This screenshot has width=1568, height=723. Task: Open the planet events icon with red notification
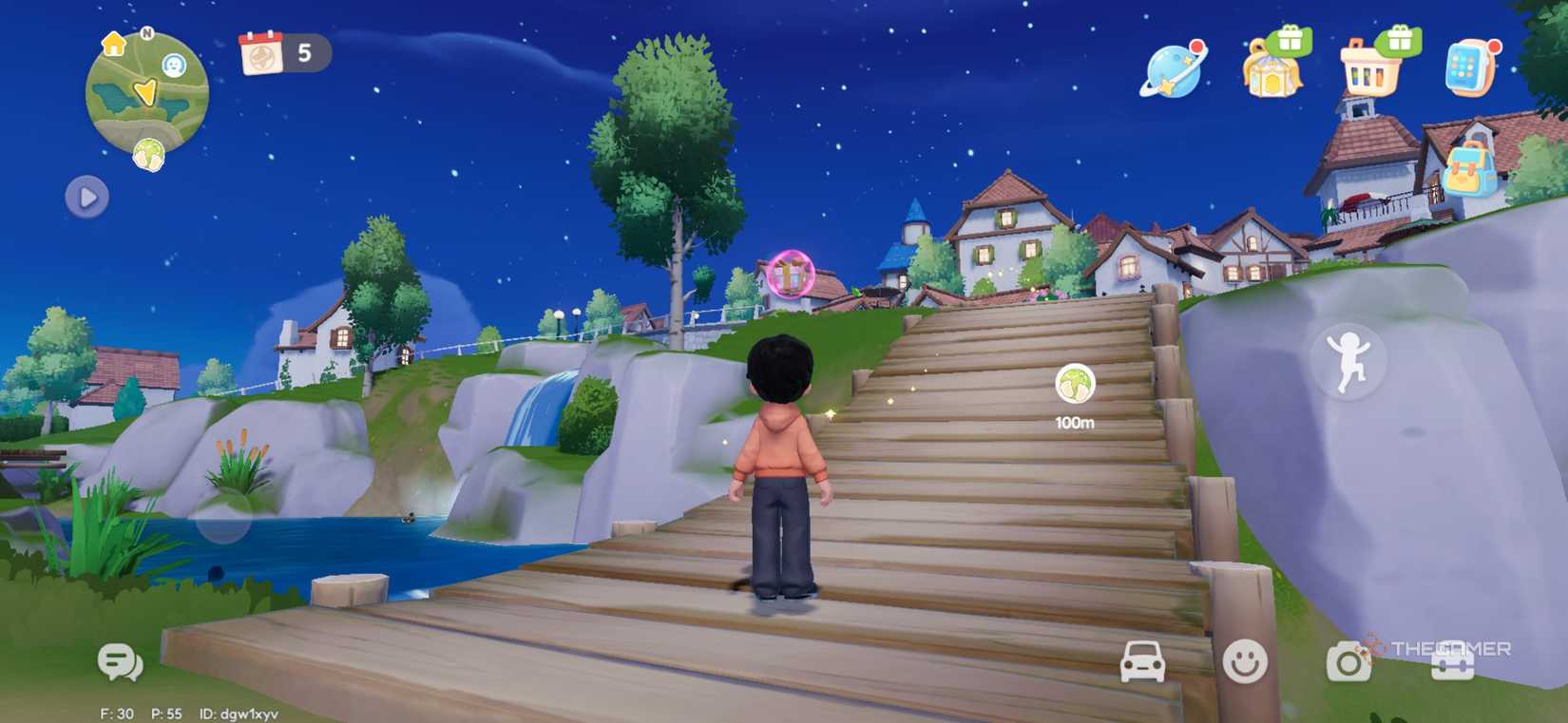[x=1171, y=71]
